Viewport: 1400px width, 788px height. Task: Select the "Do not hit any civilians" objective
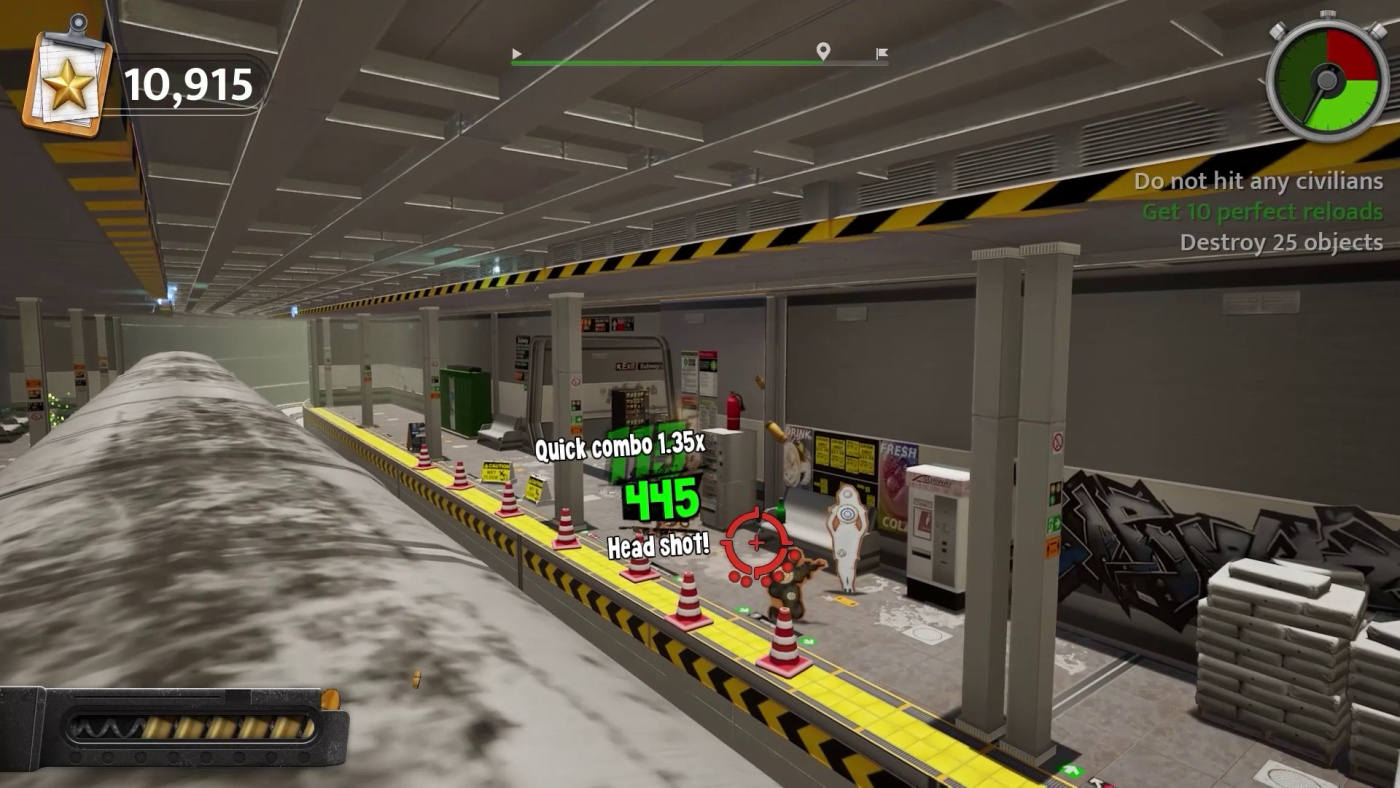click(x=1258, y=181)
